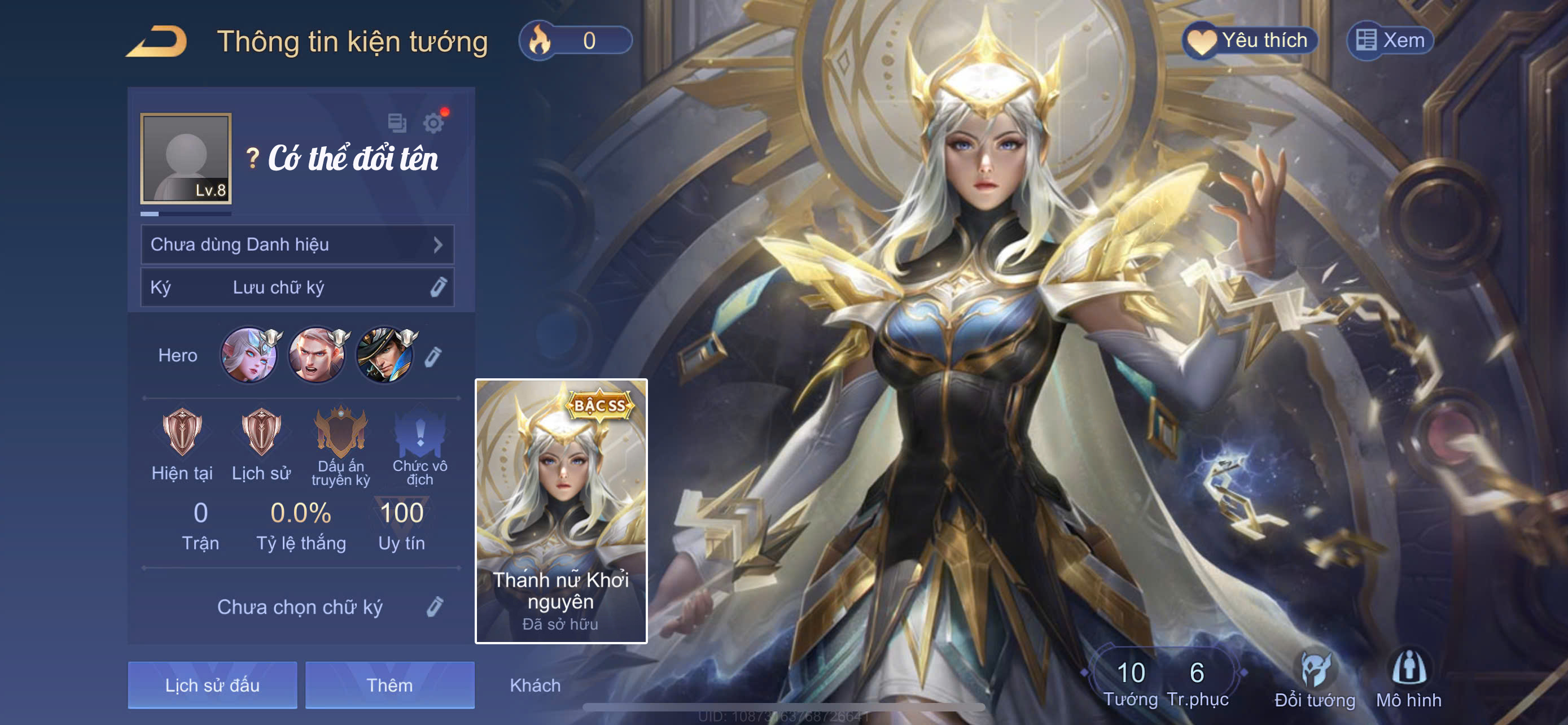Image resolution: width=1568 pixels, height=725 pixels.
Task: Choose the Đổi tướng button
Action: pyautogui.click(x=1315, y=680)
